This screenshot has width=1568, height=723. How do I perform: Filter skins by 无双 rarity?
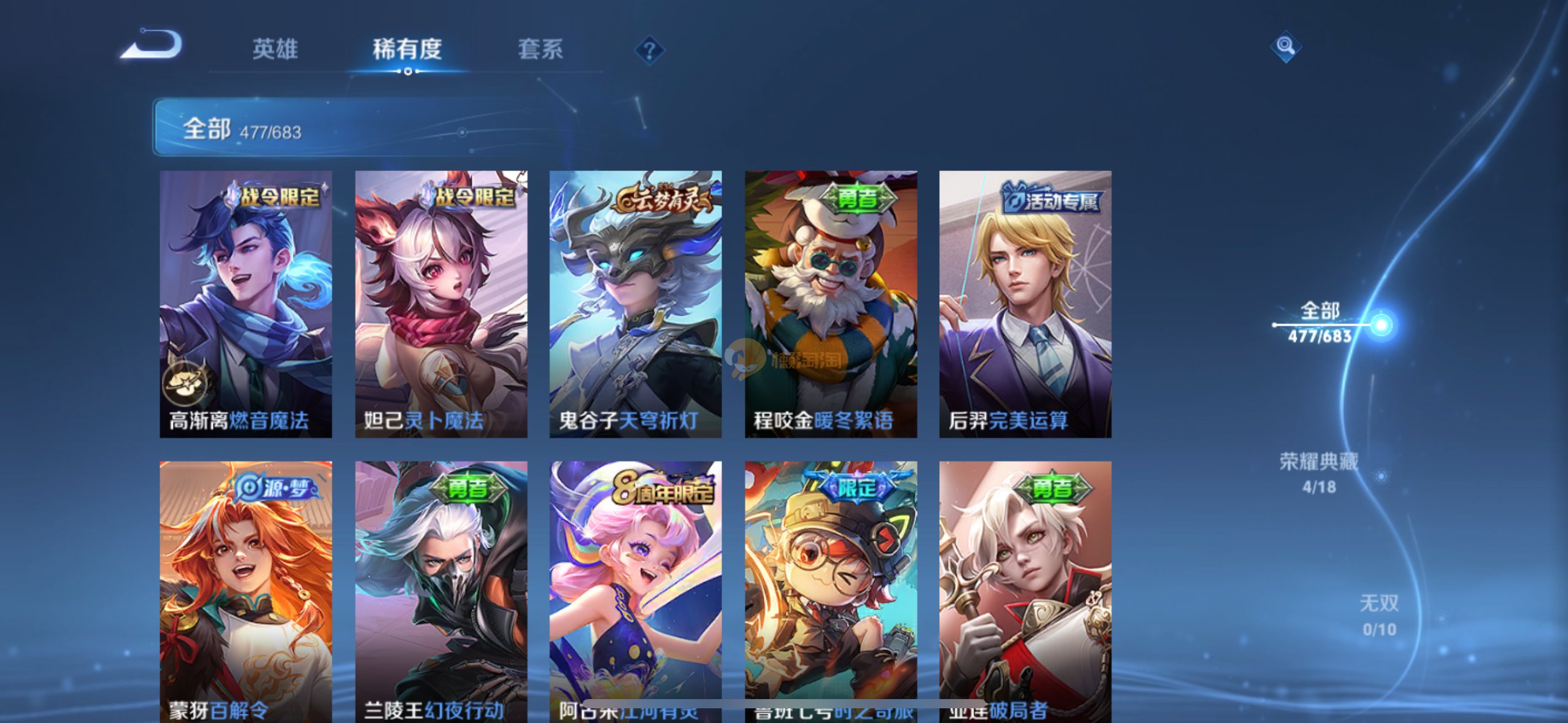pos(1379,614)
